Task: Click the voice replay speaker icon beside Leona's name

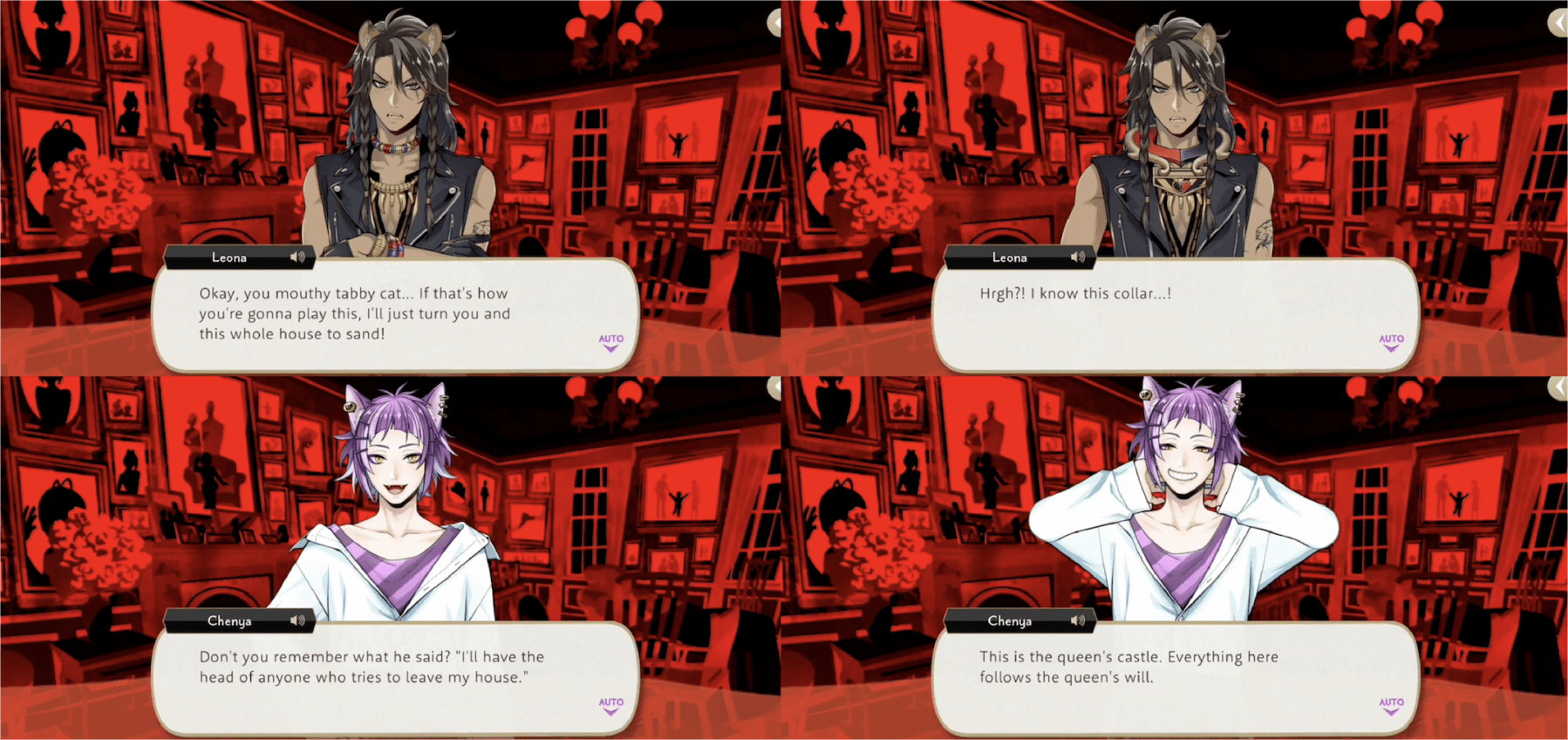Action: click(x=297, y=256)
